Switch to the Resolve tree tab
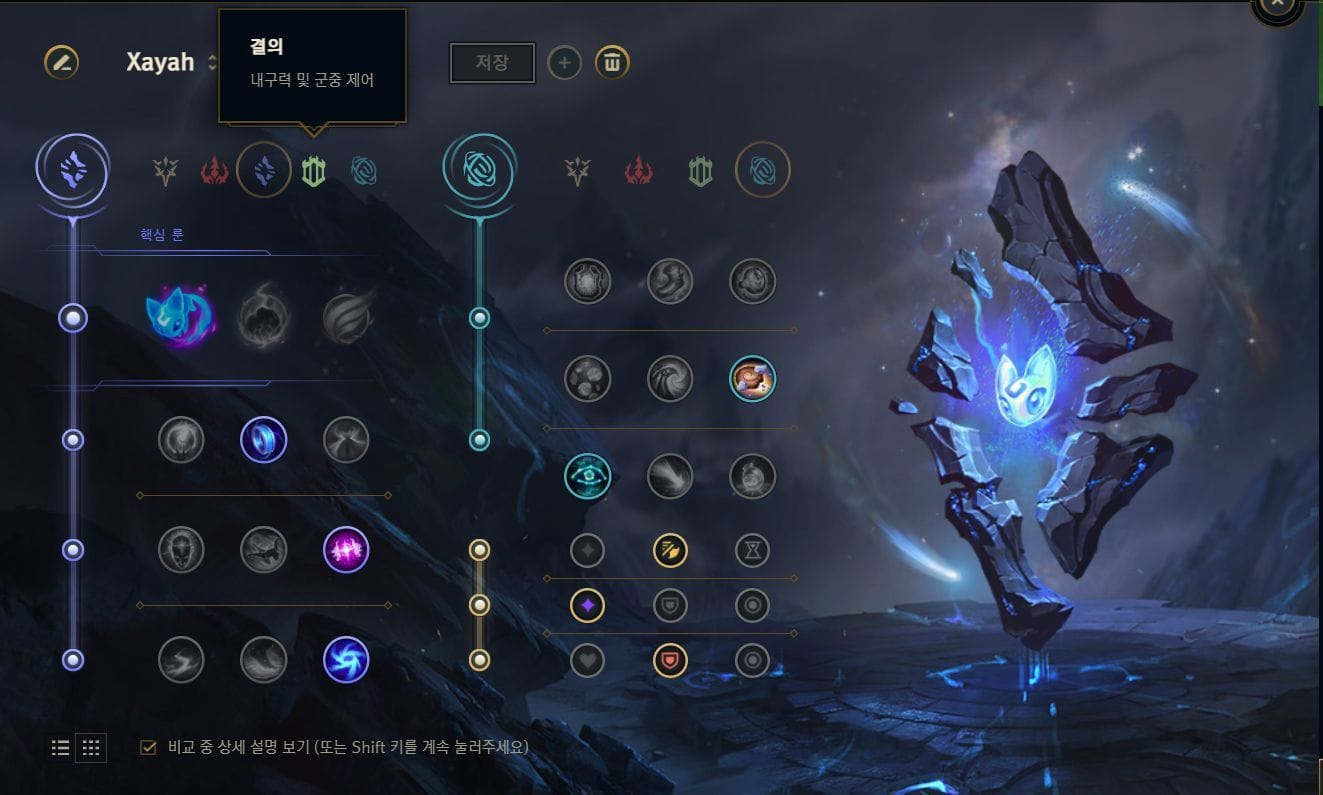This screenshot has height=795, width=1323. click(315, 170)
